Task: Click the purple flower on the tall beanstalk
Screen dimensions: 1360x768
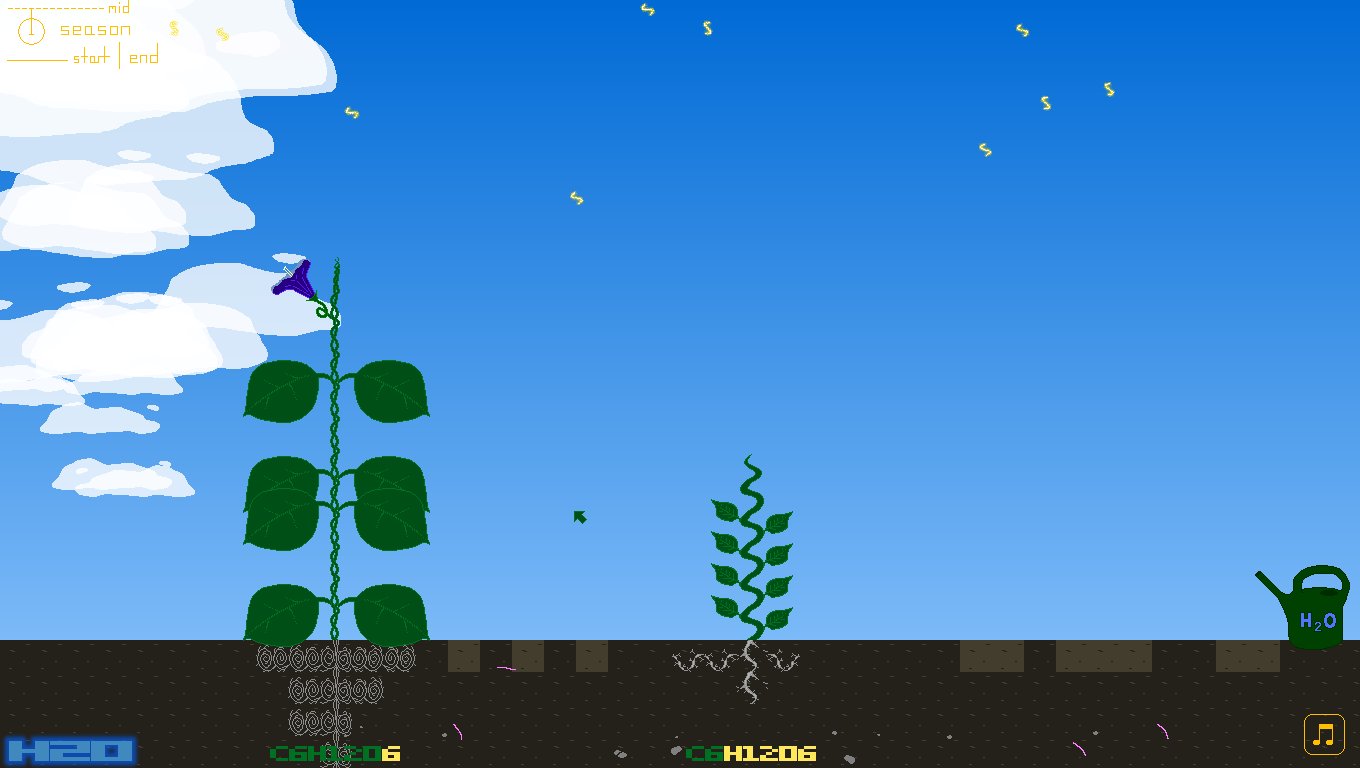Action: pos(295,280)
